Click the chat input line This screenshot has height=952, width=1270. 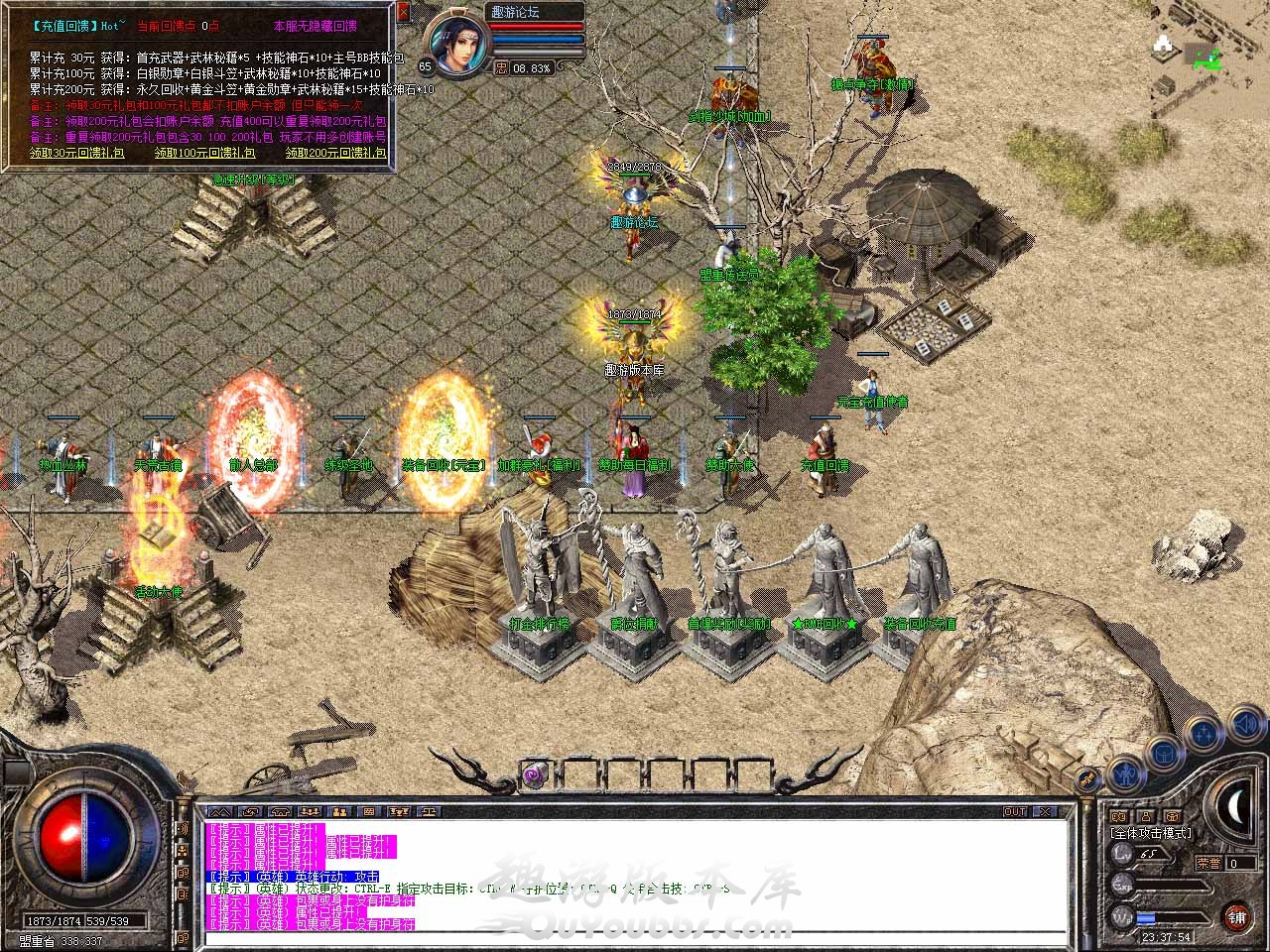point(635,934)
